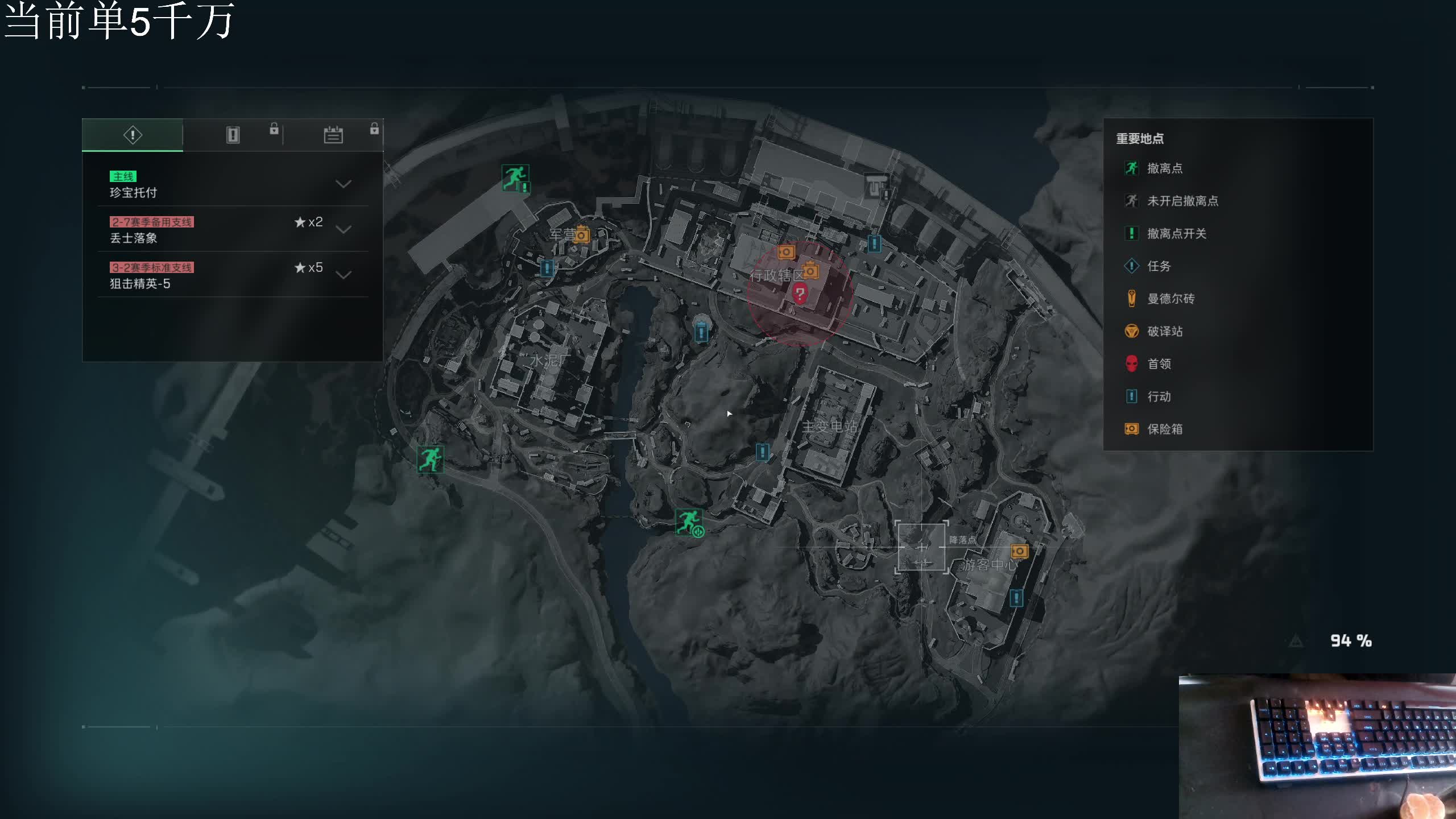Click the 保险箱 safe legend entry

point(1164,429)
